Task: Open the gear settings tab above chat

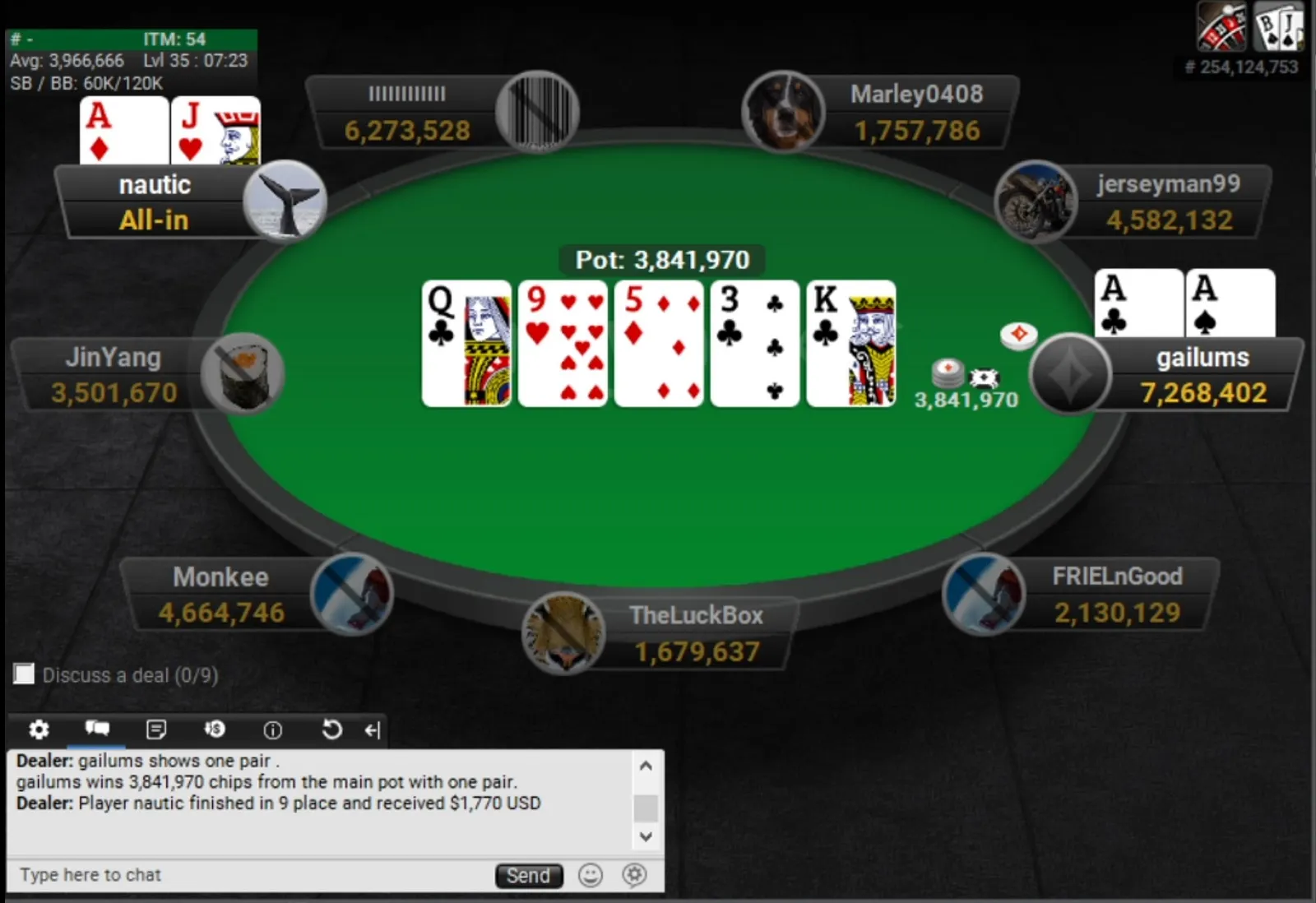Action: [39, 729]
